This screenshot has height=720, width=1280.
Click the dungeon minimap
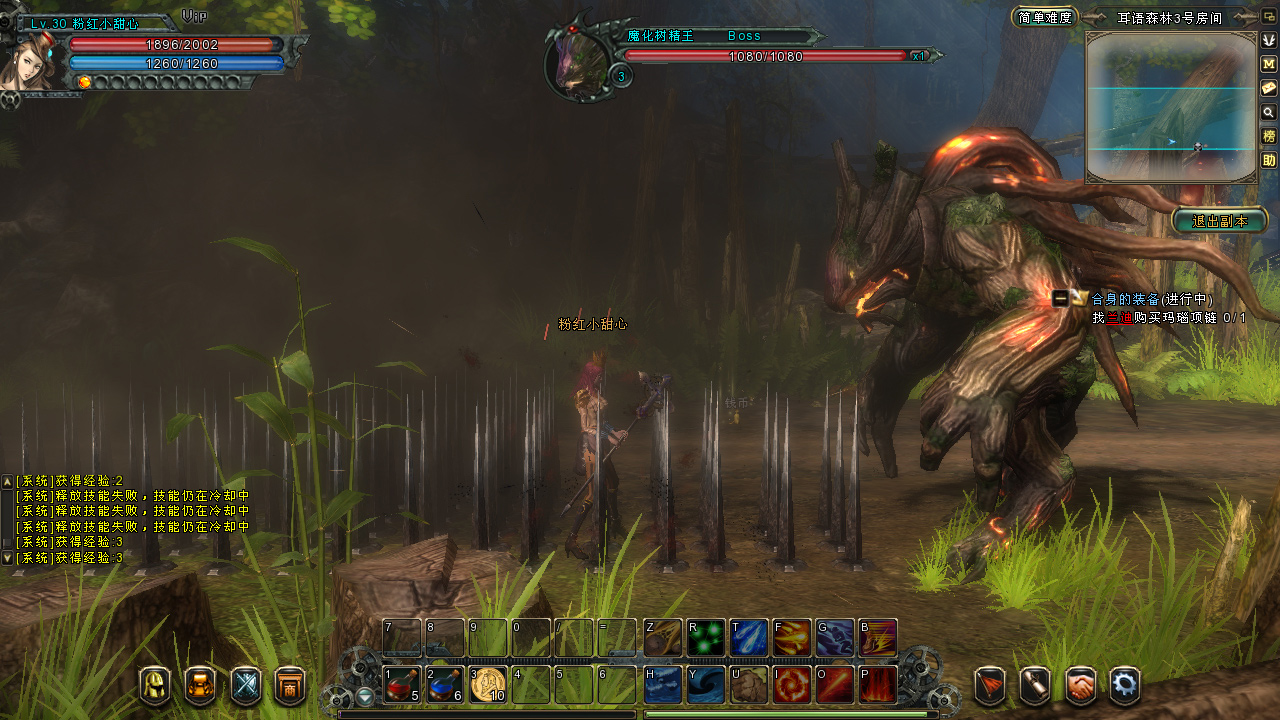1171,107
